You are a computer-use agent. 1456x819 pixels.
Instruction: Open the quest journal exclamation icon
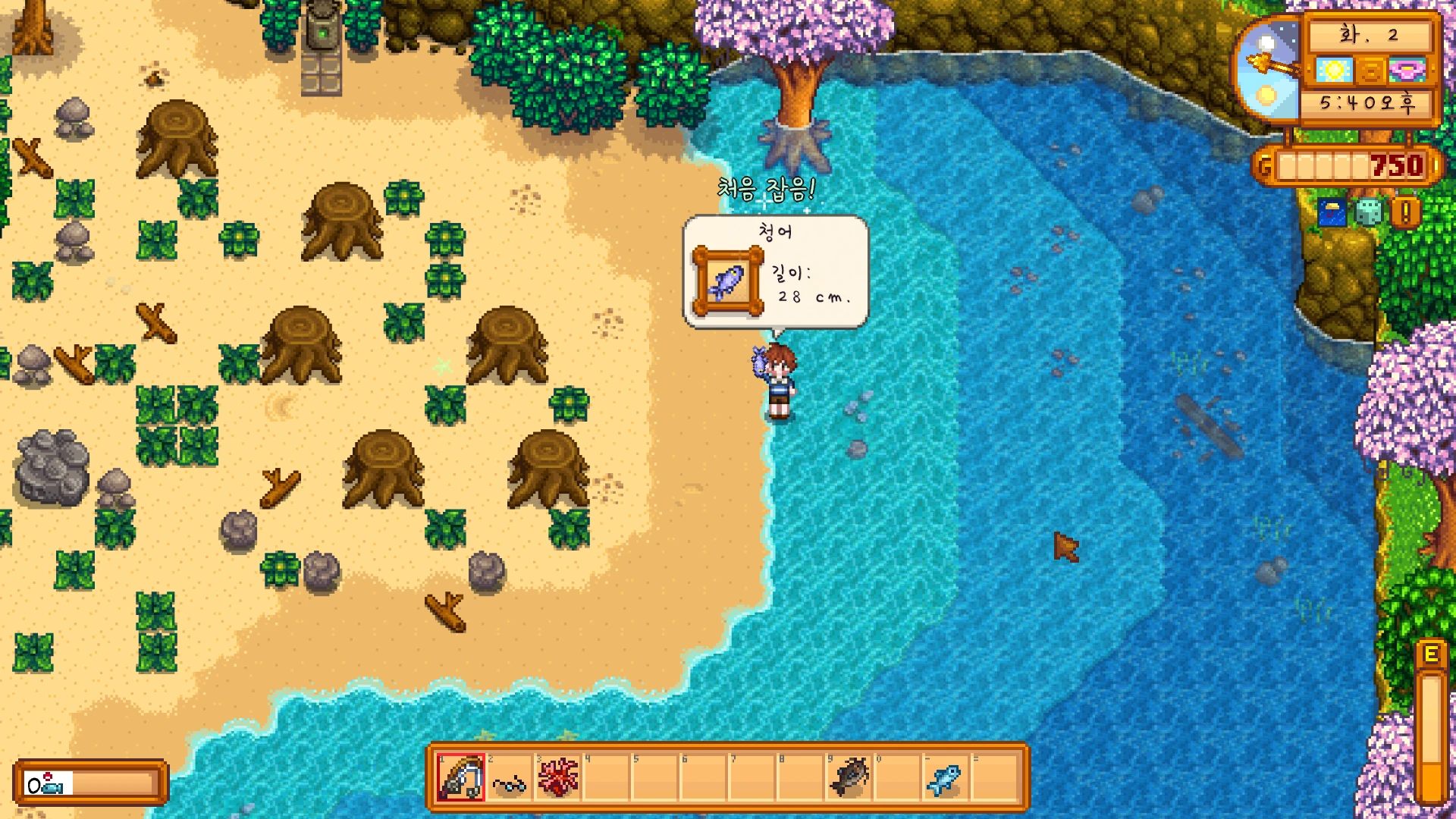(x=1405, y=213)
